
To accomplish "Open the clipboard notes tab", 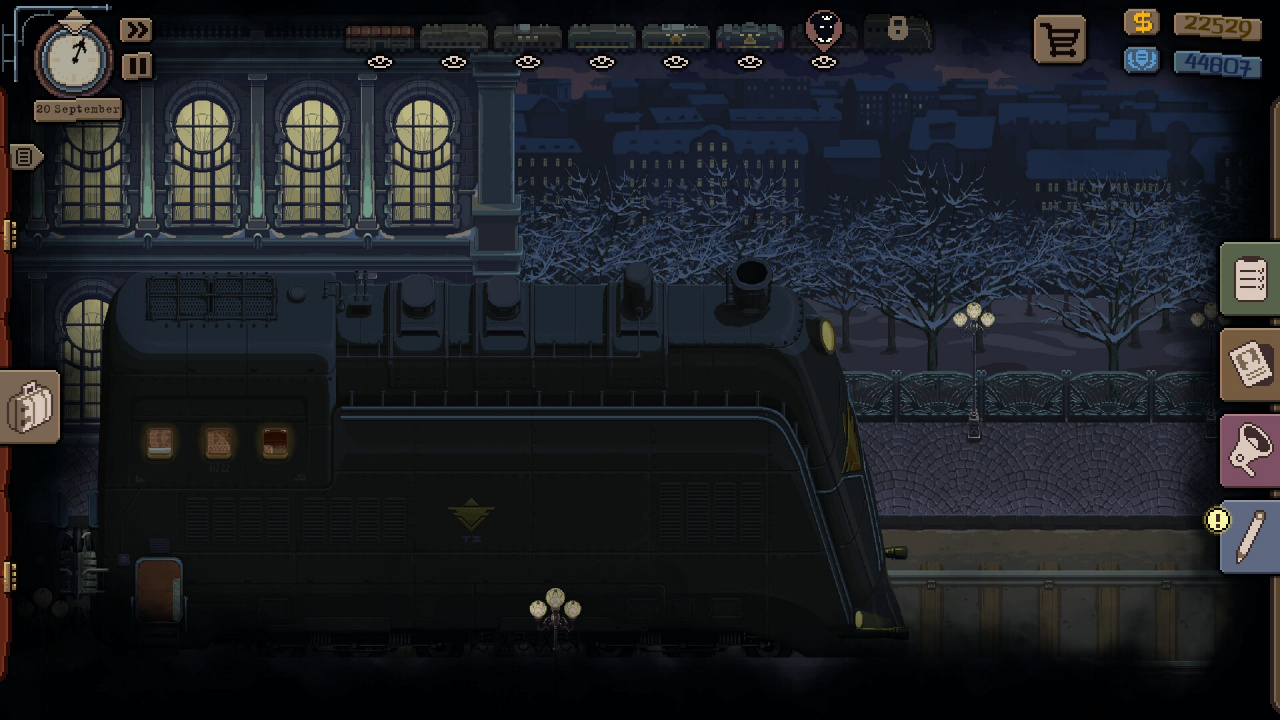I will tap(1250, 280).
